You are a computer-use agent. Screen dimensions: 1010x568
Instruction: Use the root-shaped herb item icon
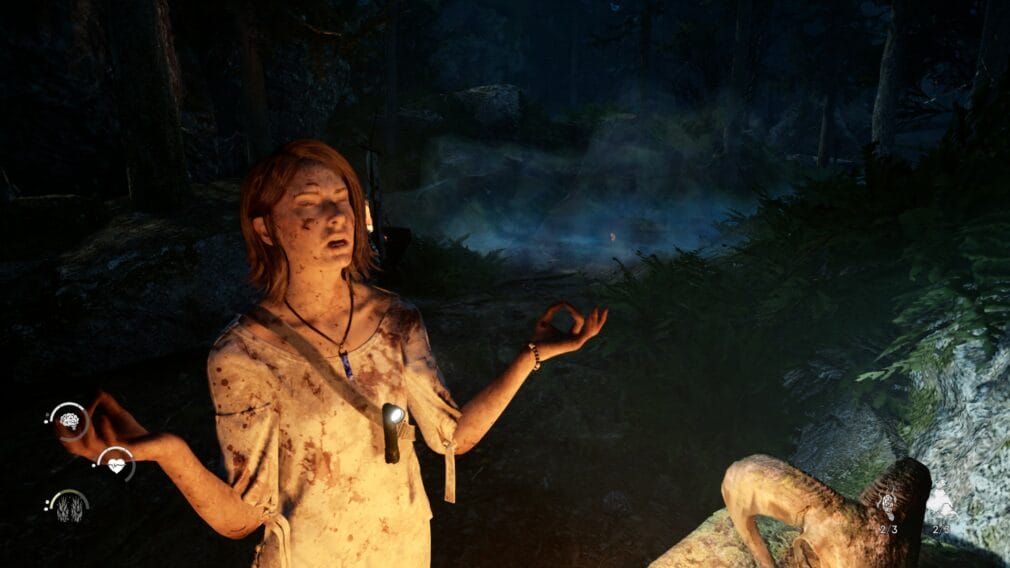(887, 506)
